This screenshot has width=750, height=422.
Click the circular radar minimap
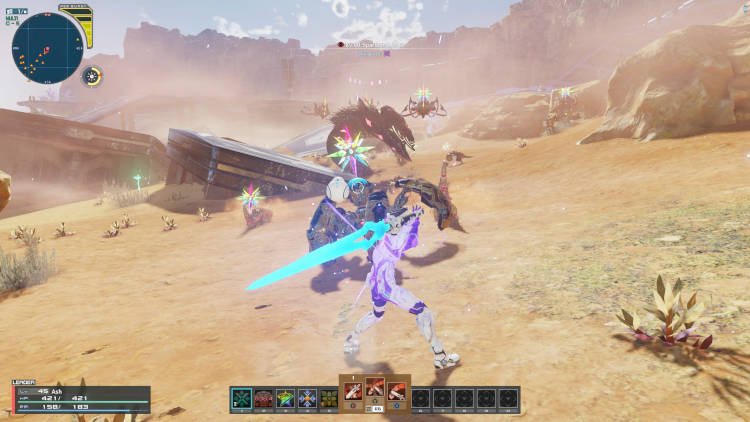click(x=46, y=46)
